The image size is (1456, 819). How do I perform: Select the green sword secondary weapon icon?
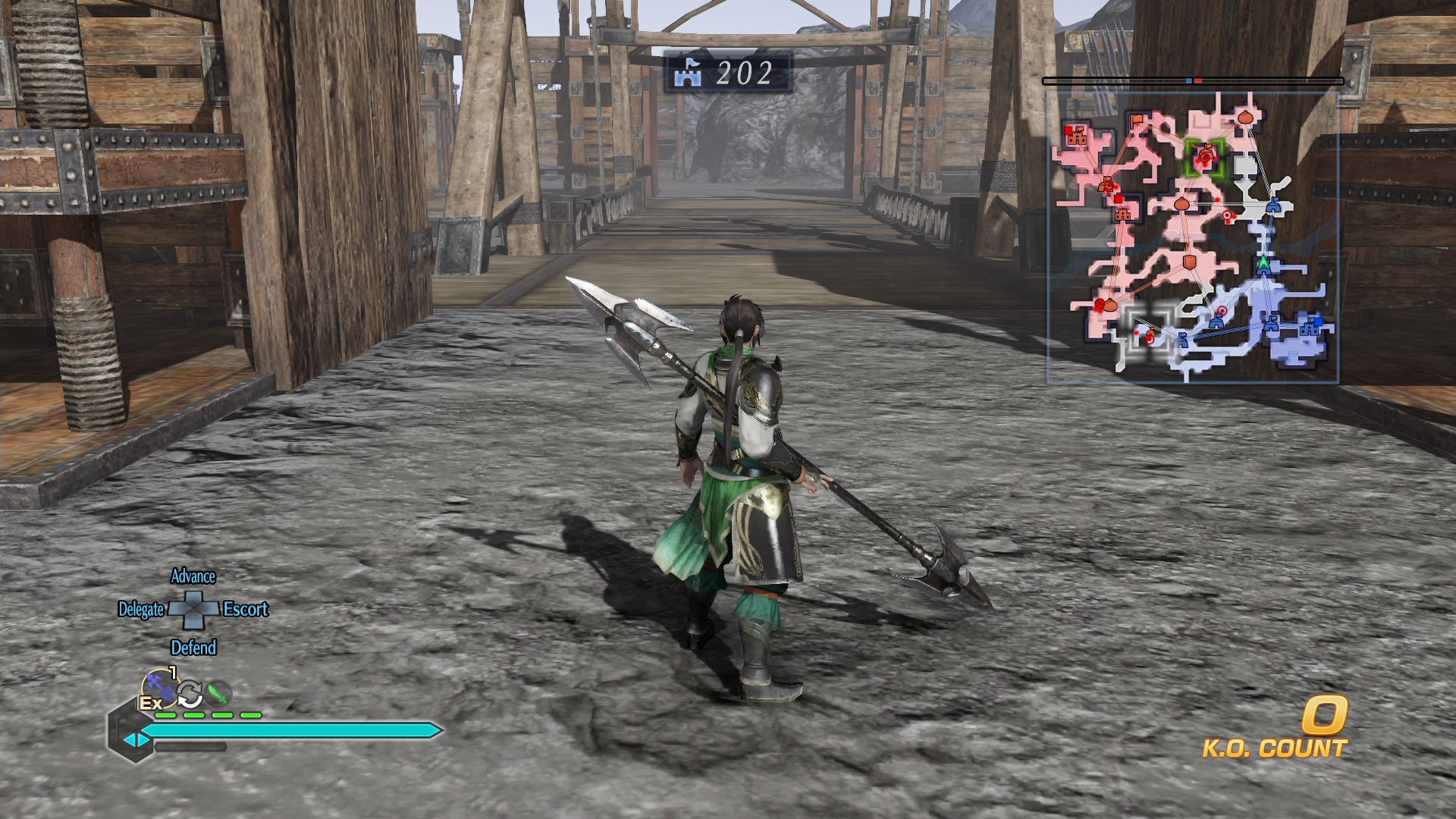pyautogui.click(x=218, y=693)
